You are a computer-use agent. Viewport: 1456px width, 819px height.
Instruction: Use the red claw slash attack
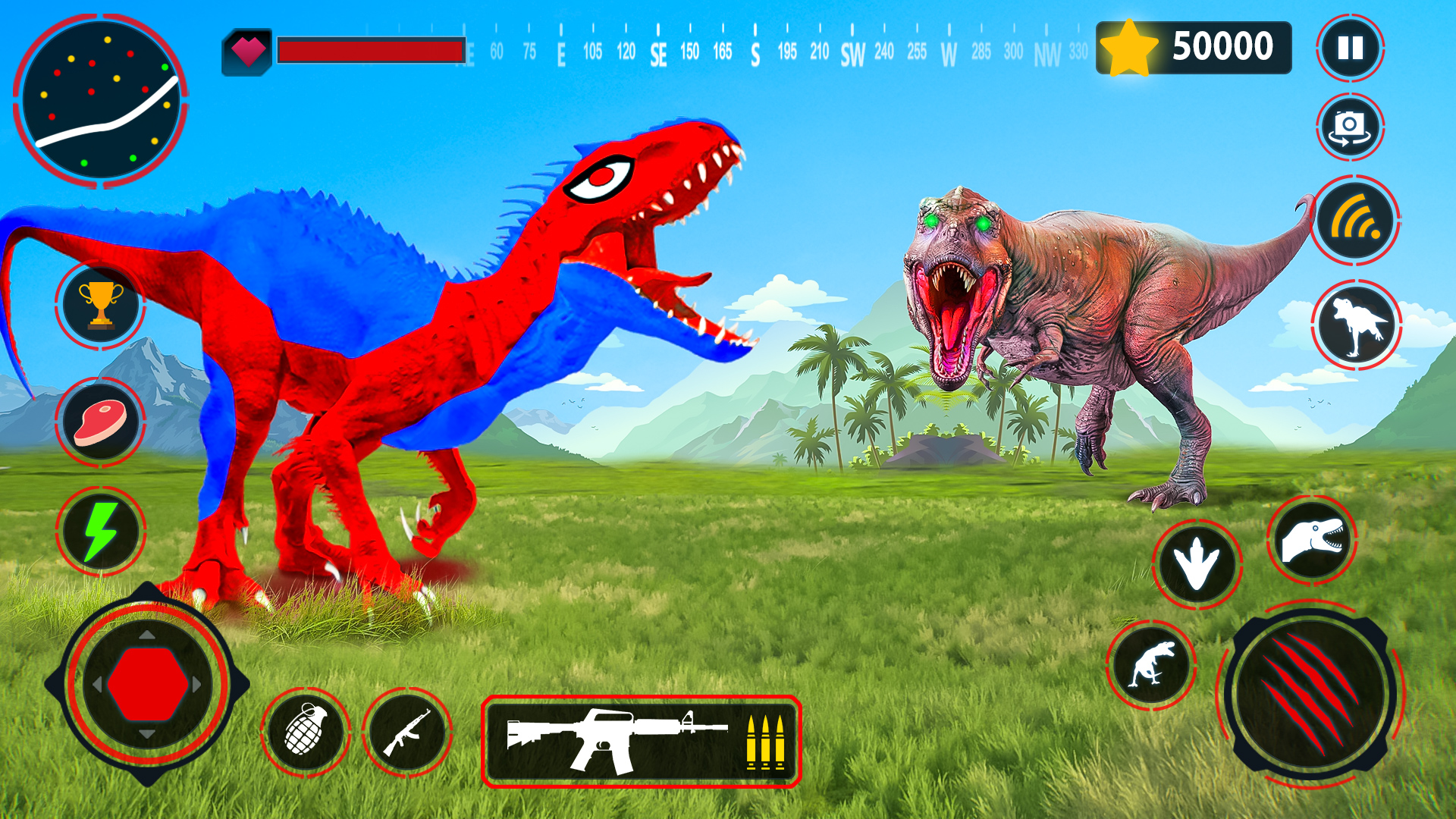click(1310, 694)
